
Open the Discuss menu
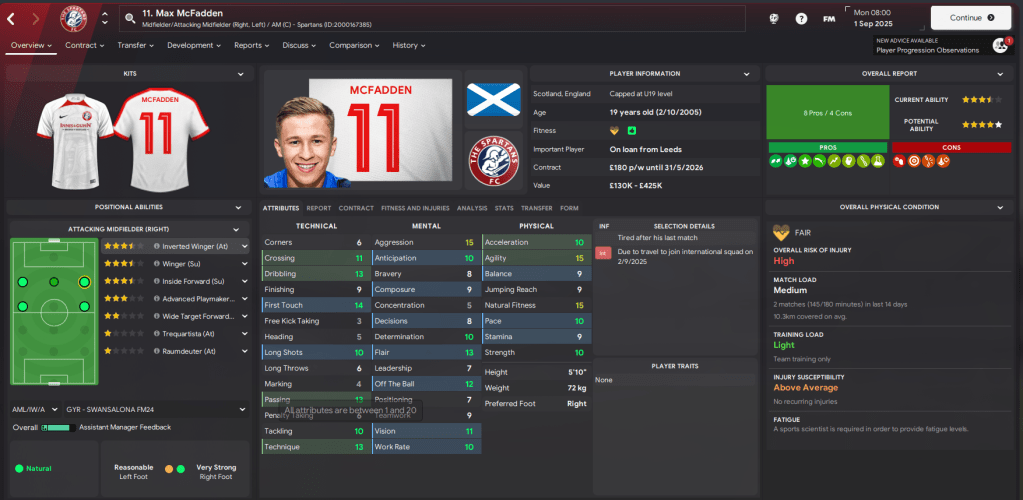[x=299, y=45]
